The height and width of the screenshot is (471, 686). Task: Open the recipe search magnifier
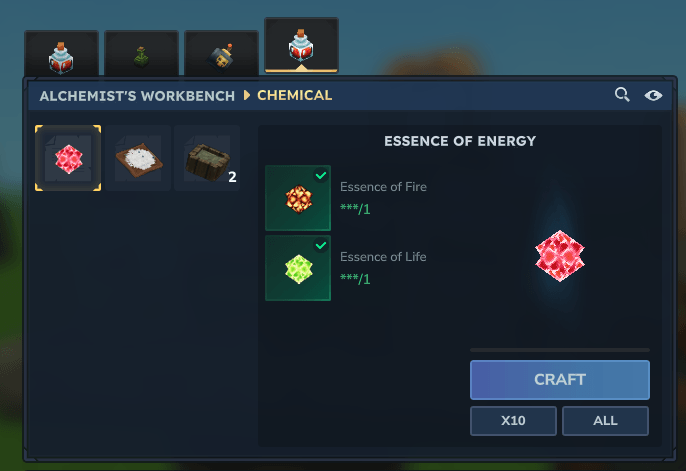[x=622, y=95]
